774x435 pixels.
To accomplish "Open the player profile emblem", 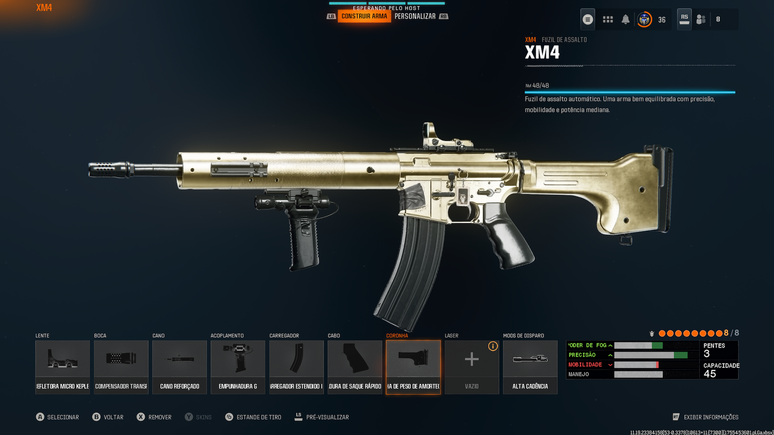I will pyautogui.click(x=645, y=19).
